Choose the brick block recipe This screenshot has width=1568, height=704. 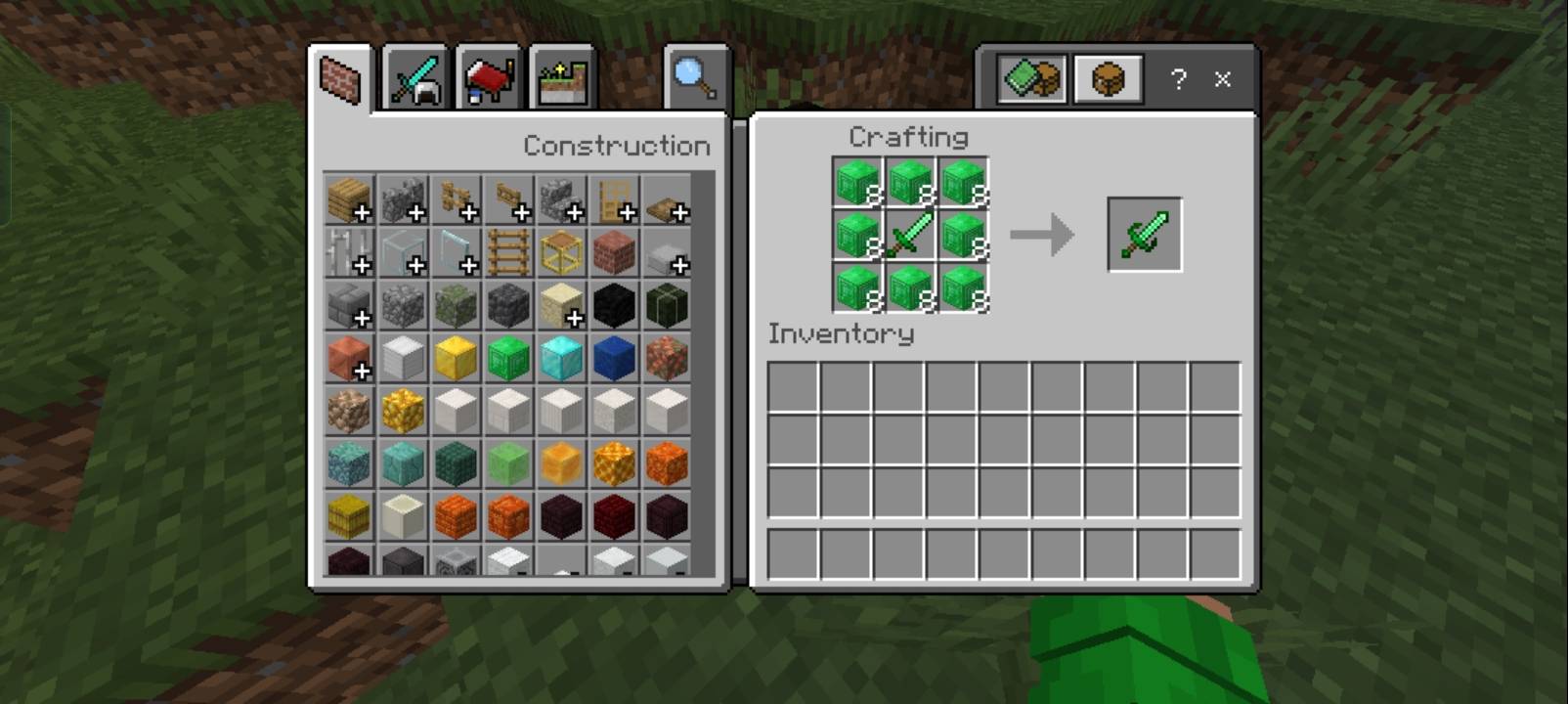click(614, 252)
